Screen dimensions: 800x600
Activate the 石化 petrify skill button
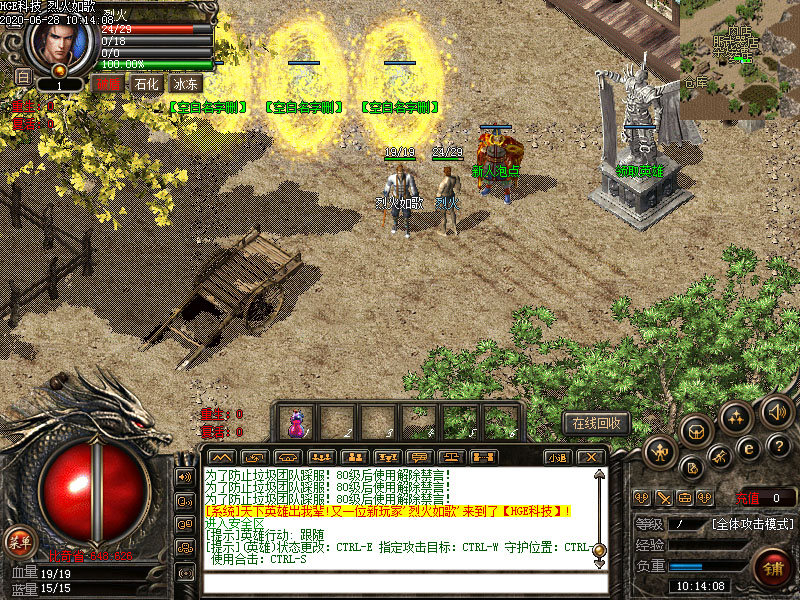click(x=146, y=85)
